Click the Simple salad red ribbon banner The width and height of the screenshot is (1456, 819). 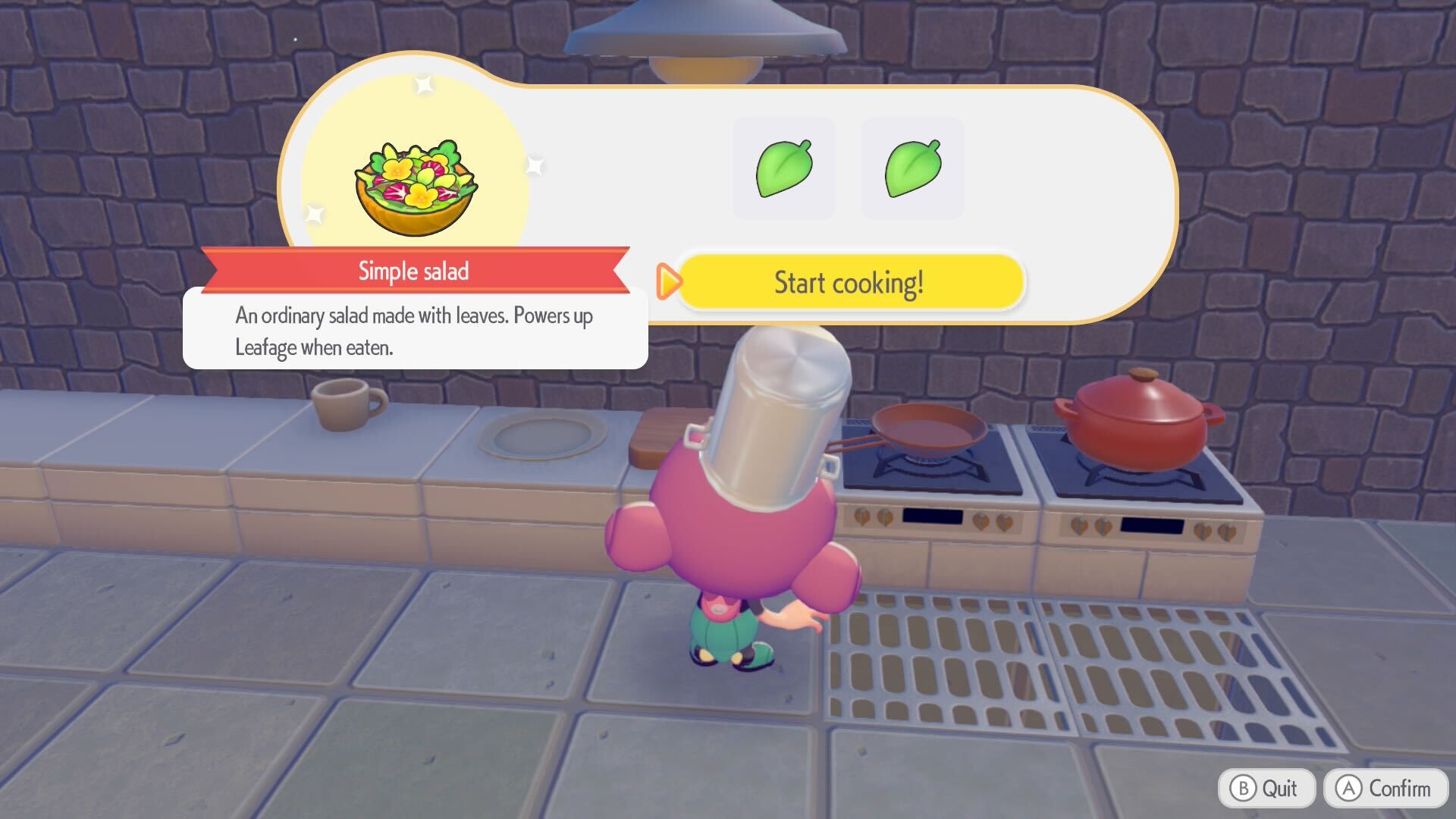click(x=414, y=270)
